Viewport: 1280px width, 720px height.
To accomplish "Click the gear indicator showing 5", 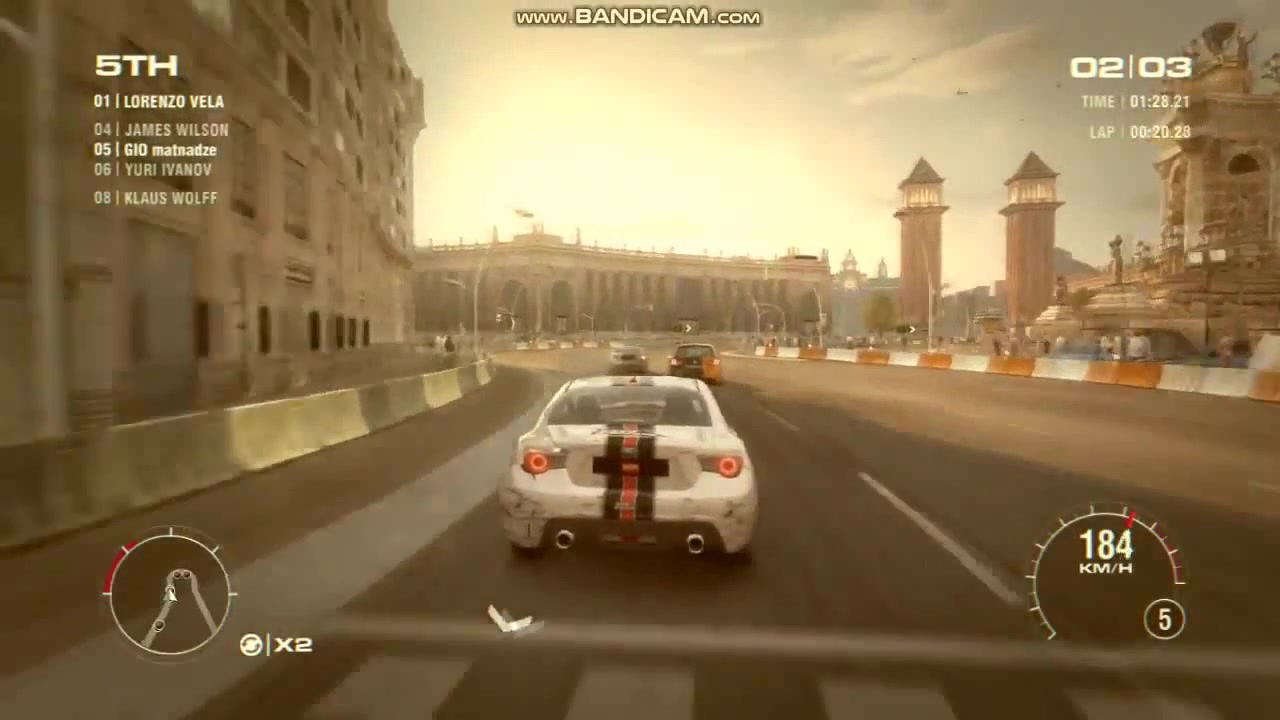I will tap(1164, 618).
